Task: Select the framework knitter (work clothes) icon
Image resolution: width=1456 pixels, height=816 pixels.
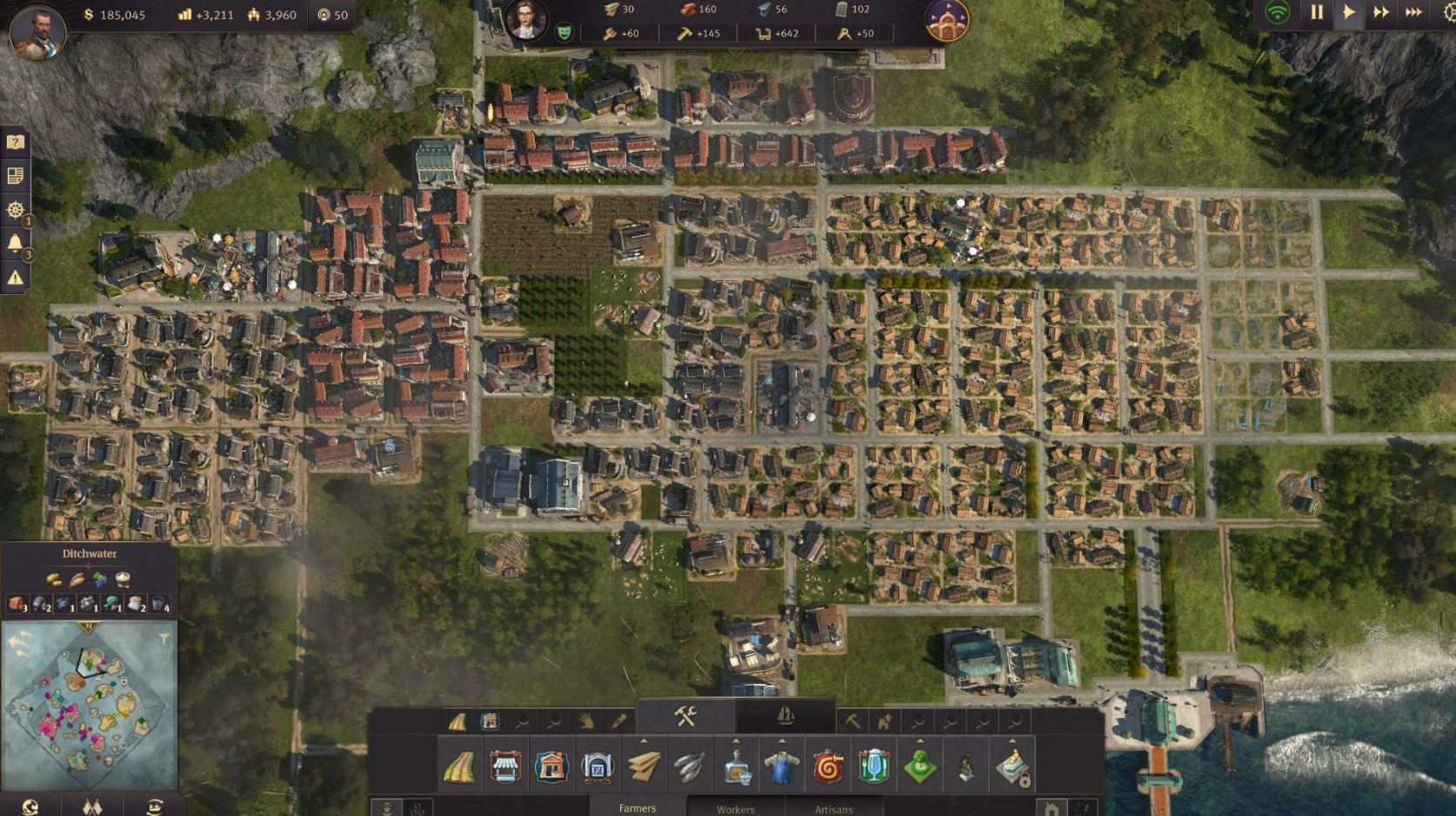Action: [x=780, y=766]
